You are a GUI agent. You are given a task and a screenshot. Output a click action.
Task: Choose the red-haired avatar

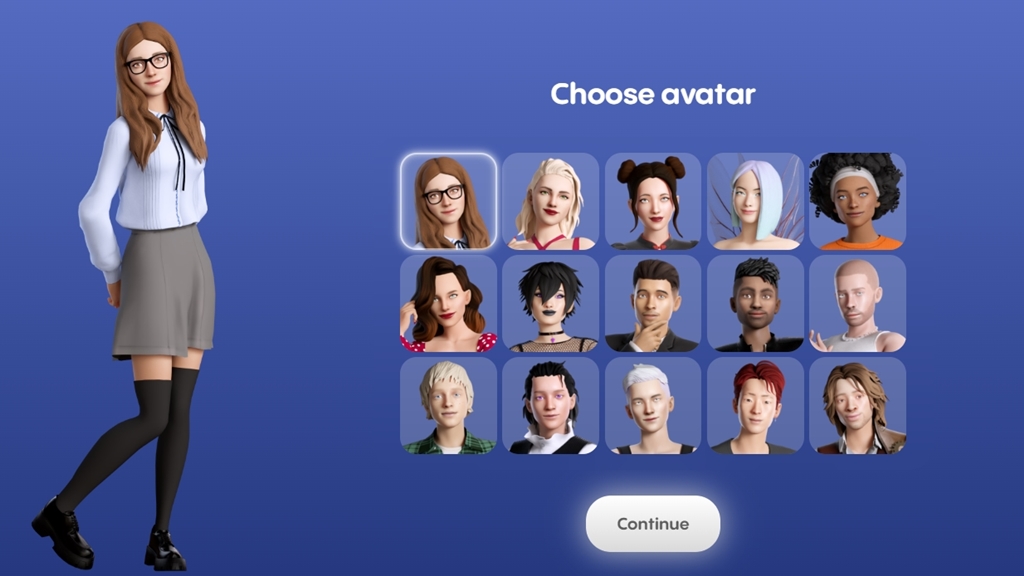pyautogui.click(x=755, y=406)
